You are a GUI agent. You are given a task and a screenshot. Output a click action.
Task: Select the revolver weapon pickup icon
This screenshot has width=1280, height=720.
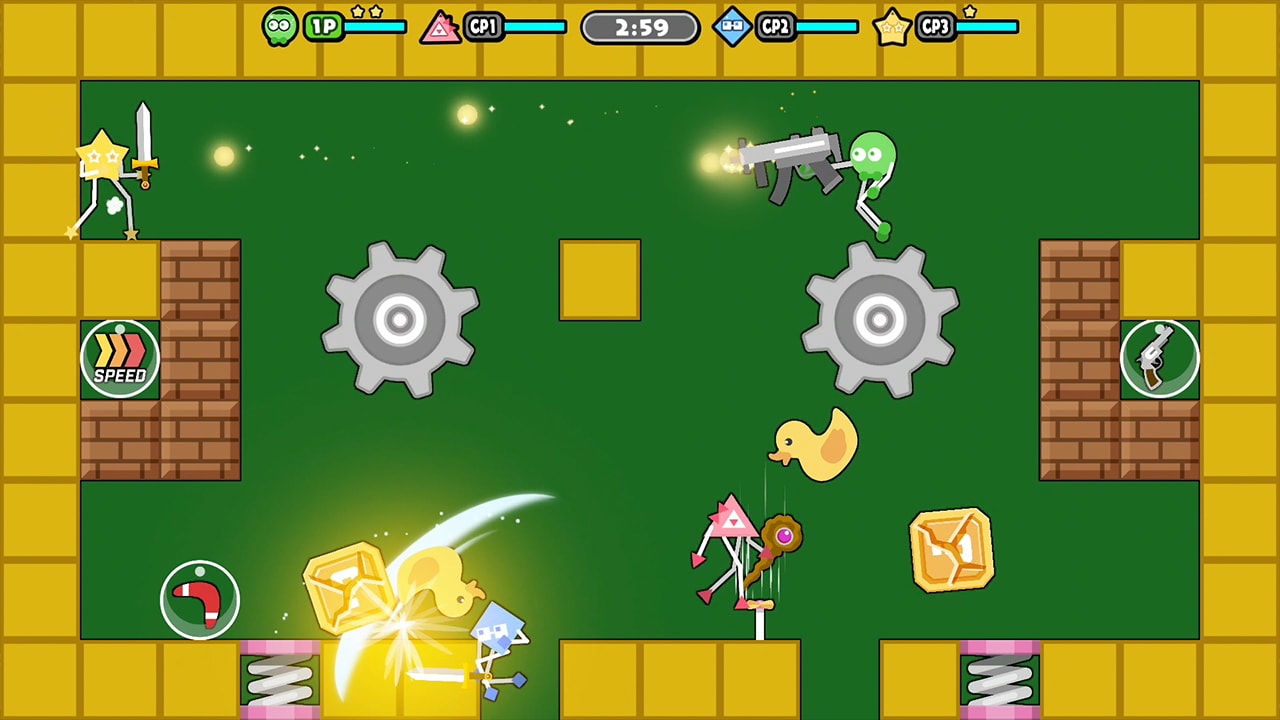(1160, 358)
